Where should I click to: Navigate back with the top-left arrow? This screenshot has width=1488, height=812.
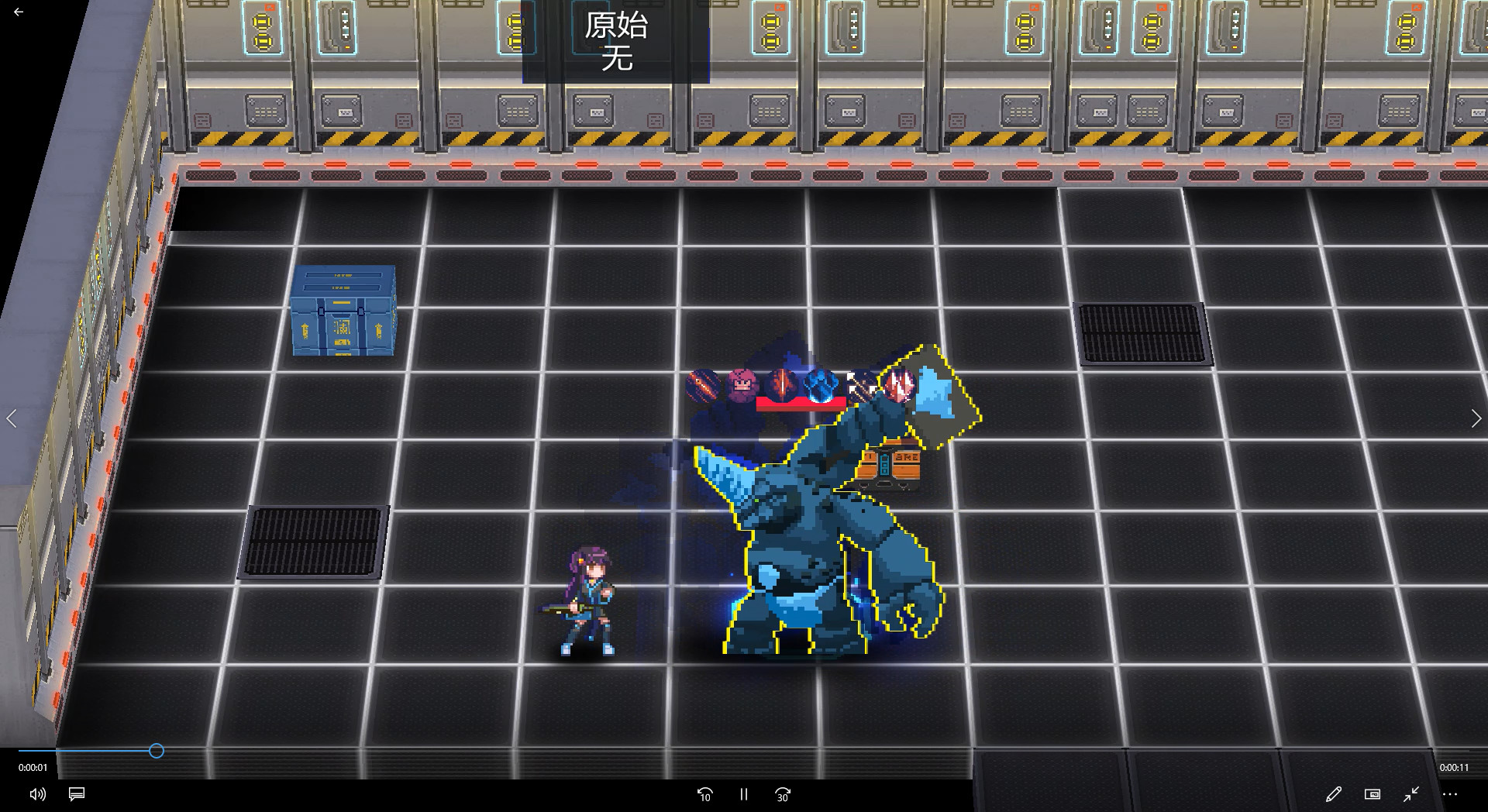18,12
